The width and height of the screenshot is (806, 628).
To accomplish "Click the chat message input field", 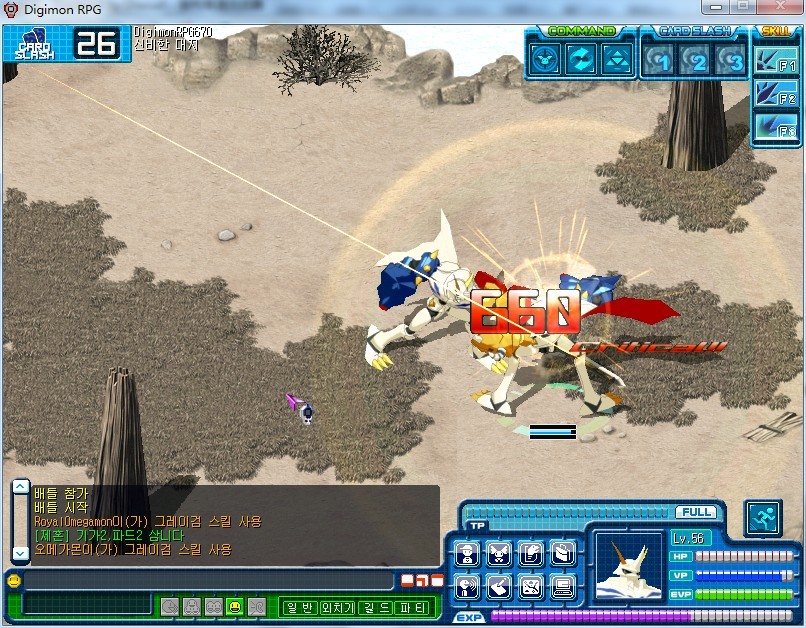I will click(208, 581).
